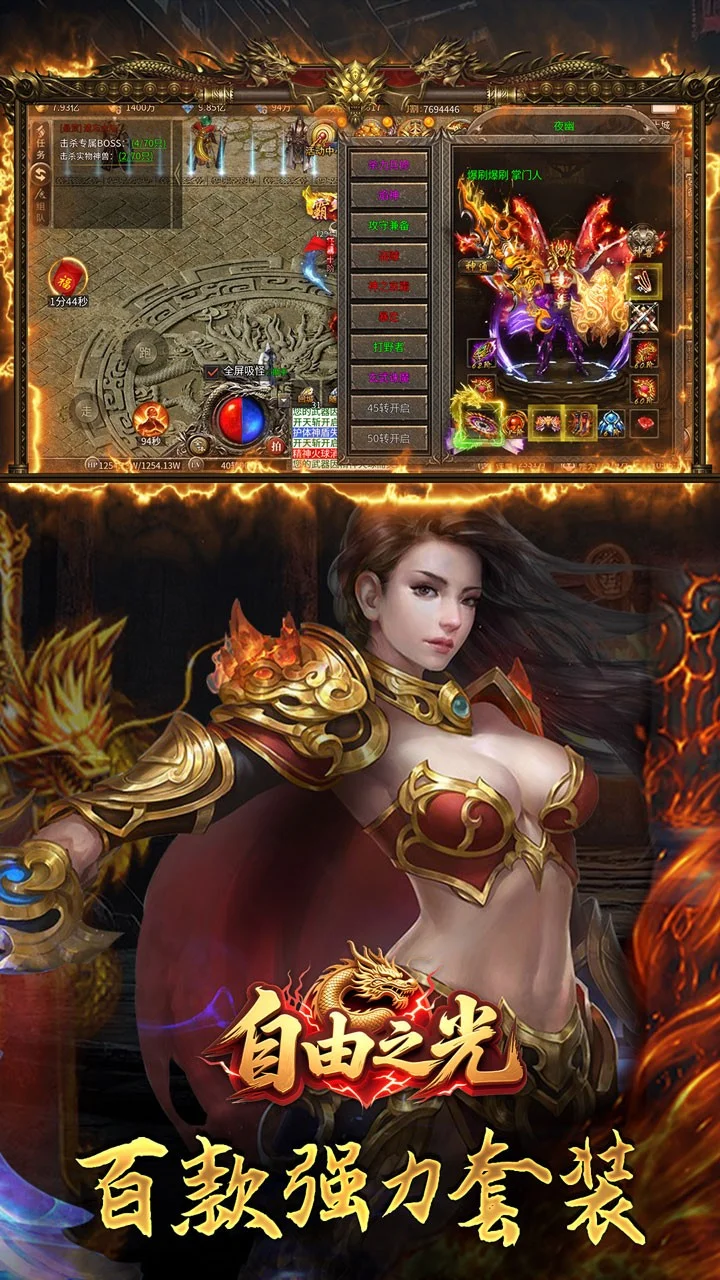The height and width of the screenshot is (1280, 720).
Task: Click the locked 50转开启 entry
Action: coord(388,438)
